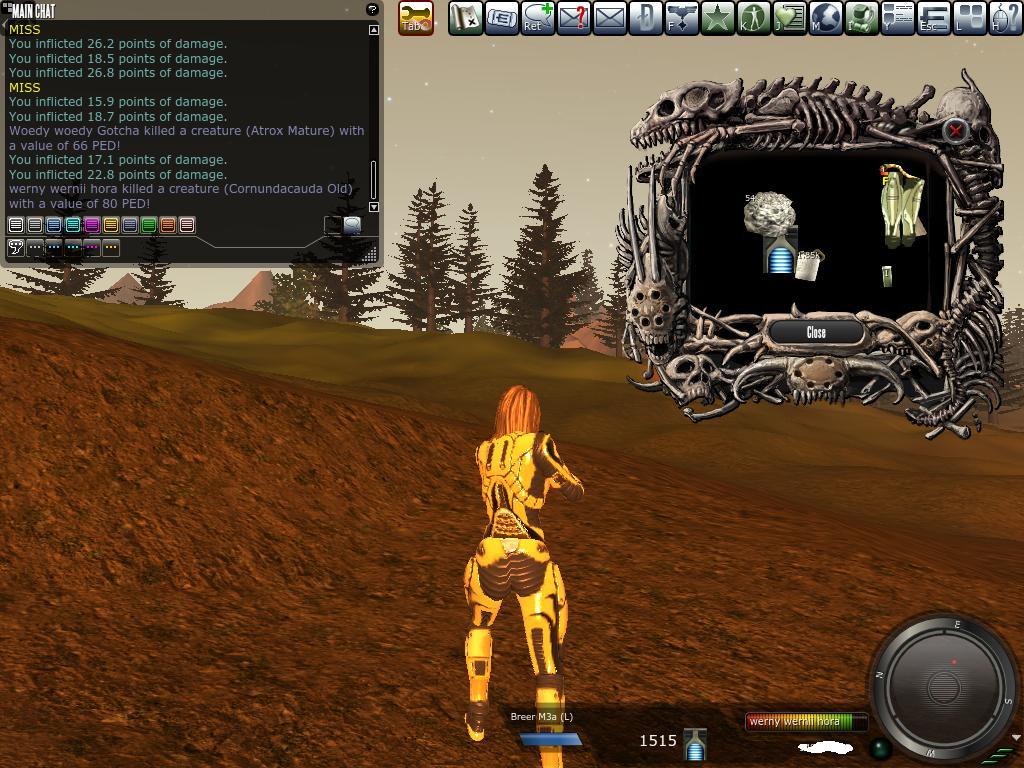Select the magenta chat channel filter
The height and width of the screenshot is (768, 1024).
[92, 225]
